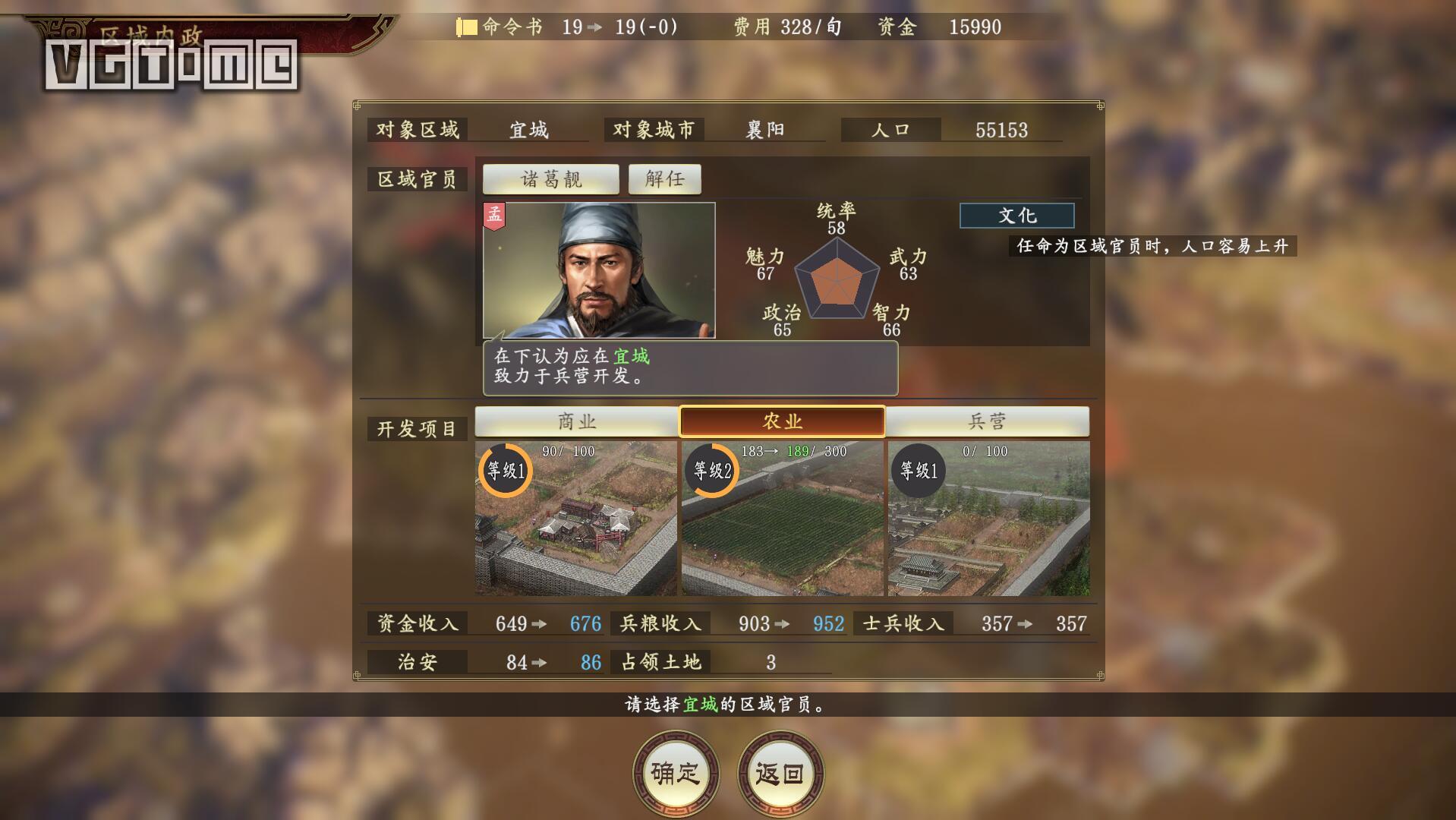Expand the 开发项目 section header
Image resolution: width=1456 pixels, height=820 pixels.
coord(417,428)
